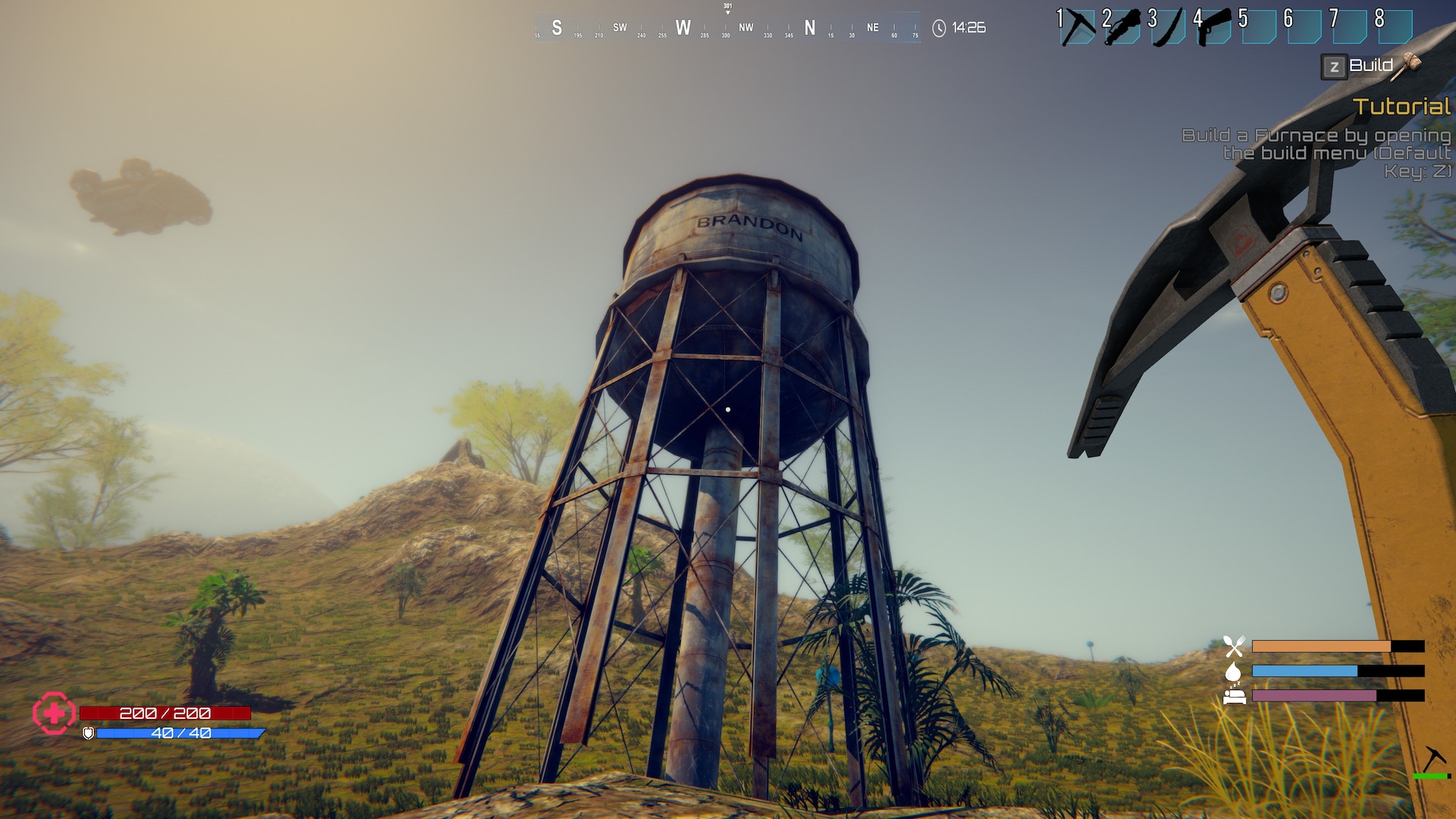This screenshot has width=1456, height=819.
Task: Click the fork and knife hunger icon
Action: coord(1234,646)
